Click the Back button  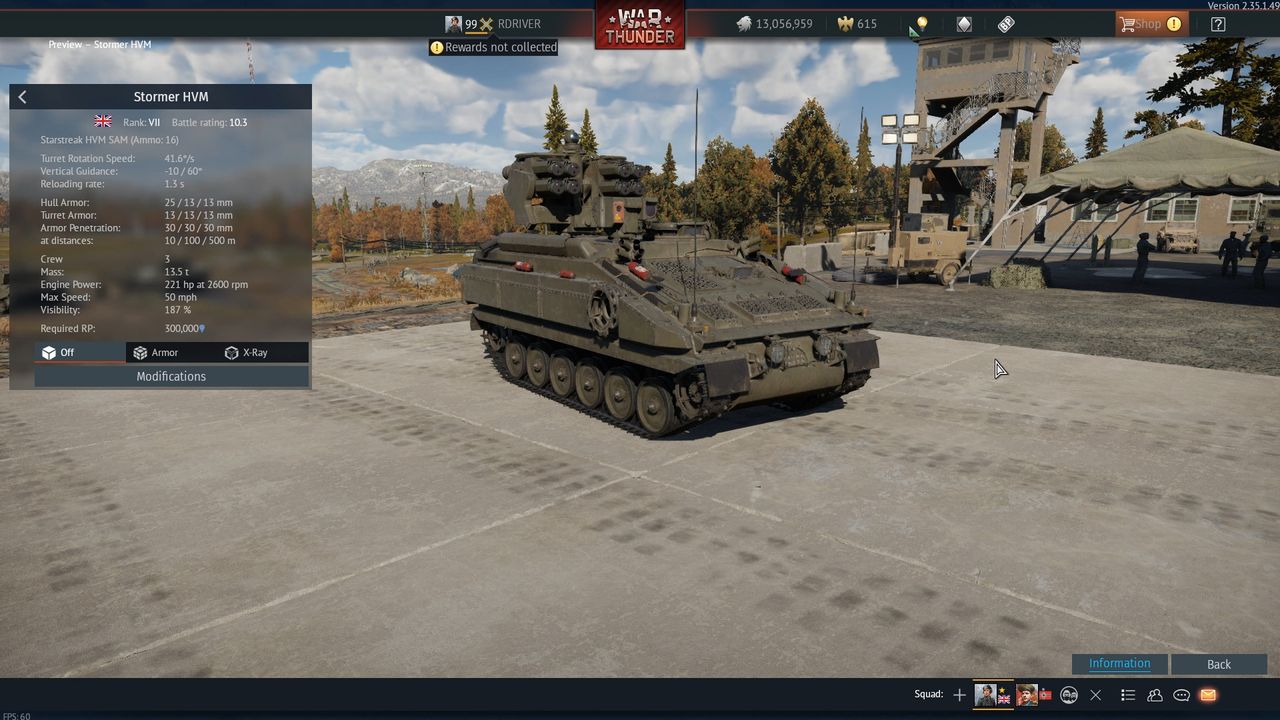[1218, 664]
